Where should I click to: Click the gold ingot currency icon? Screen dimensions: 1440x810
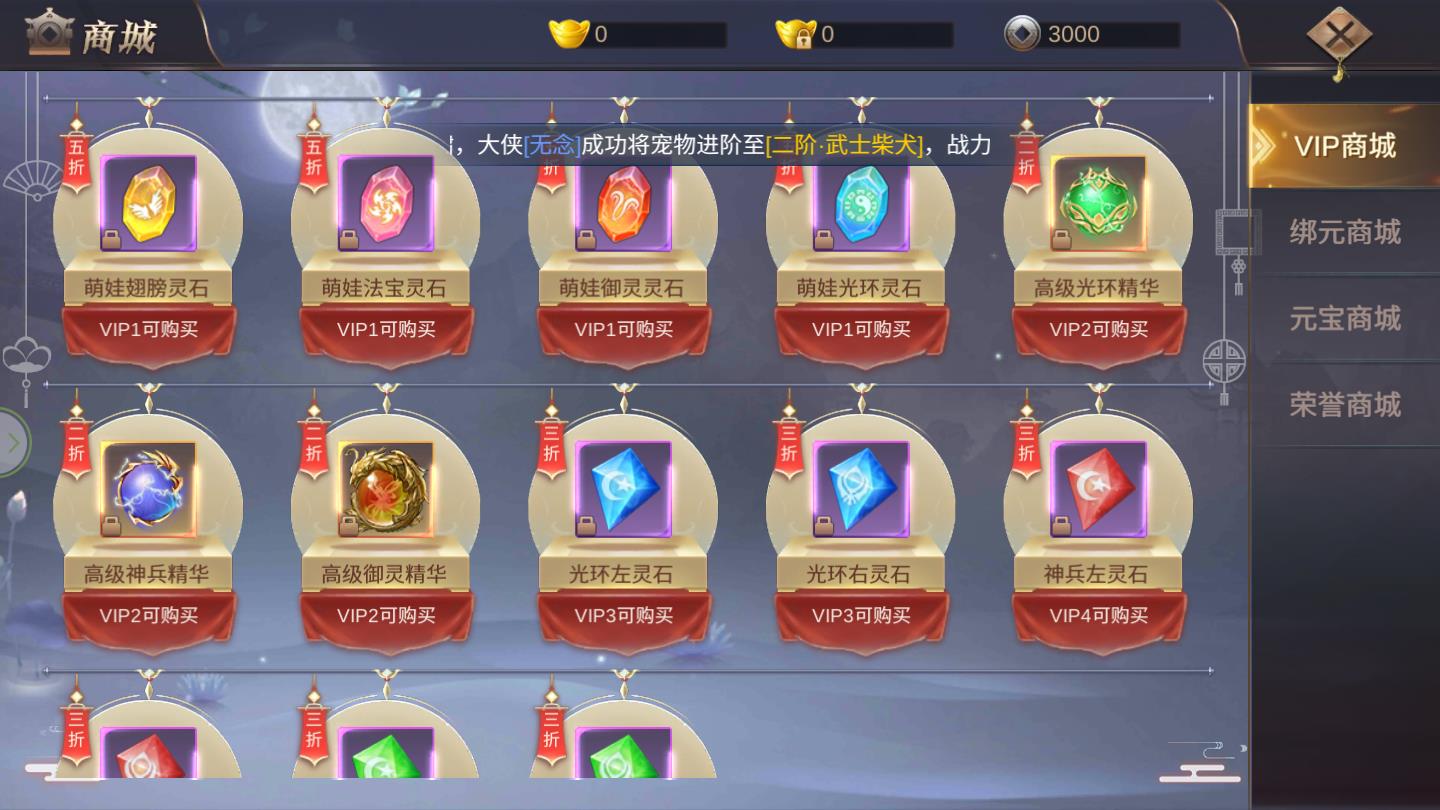click(567, 31)
